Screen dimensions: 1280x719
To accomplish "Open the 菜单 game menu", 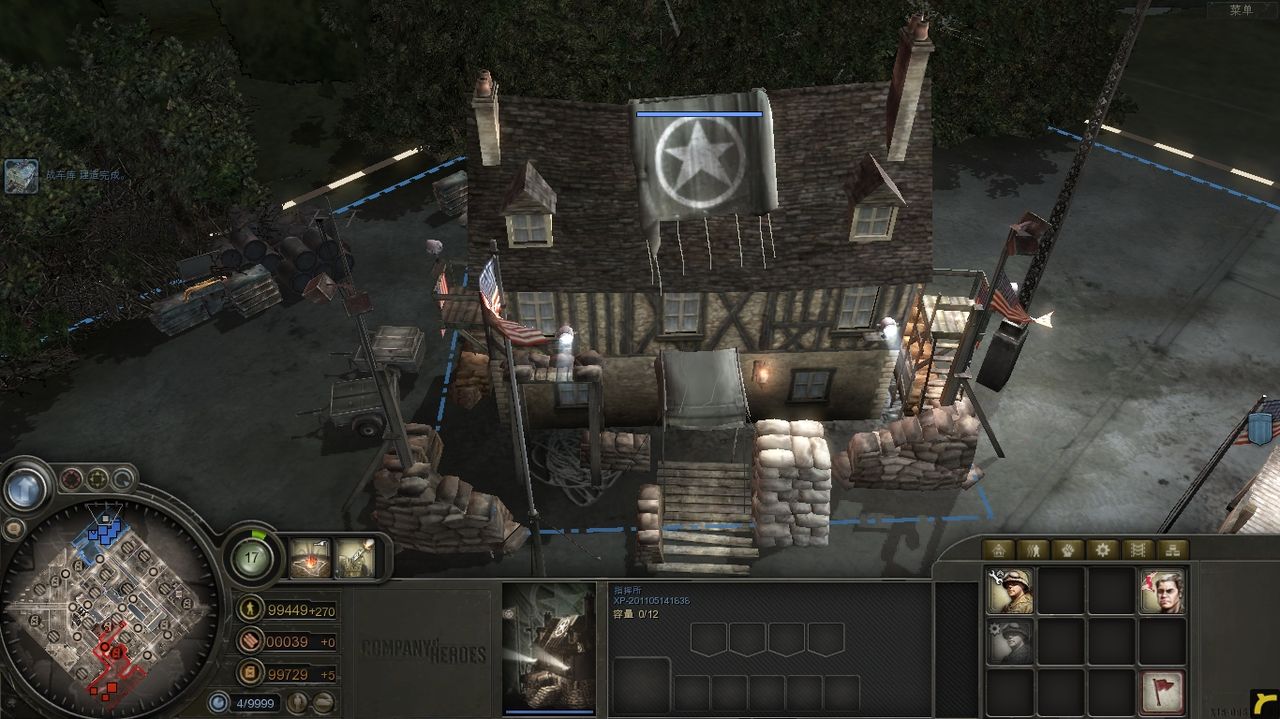I will coord(1241,10).
